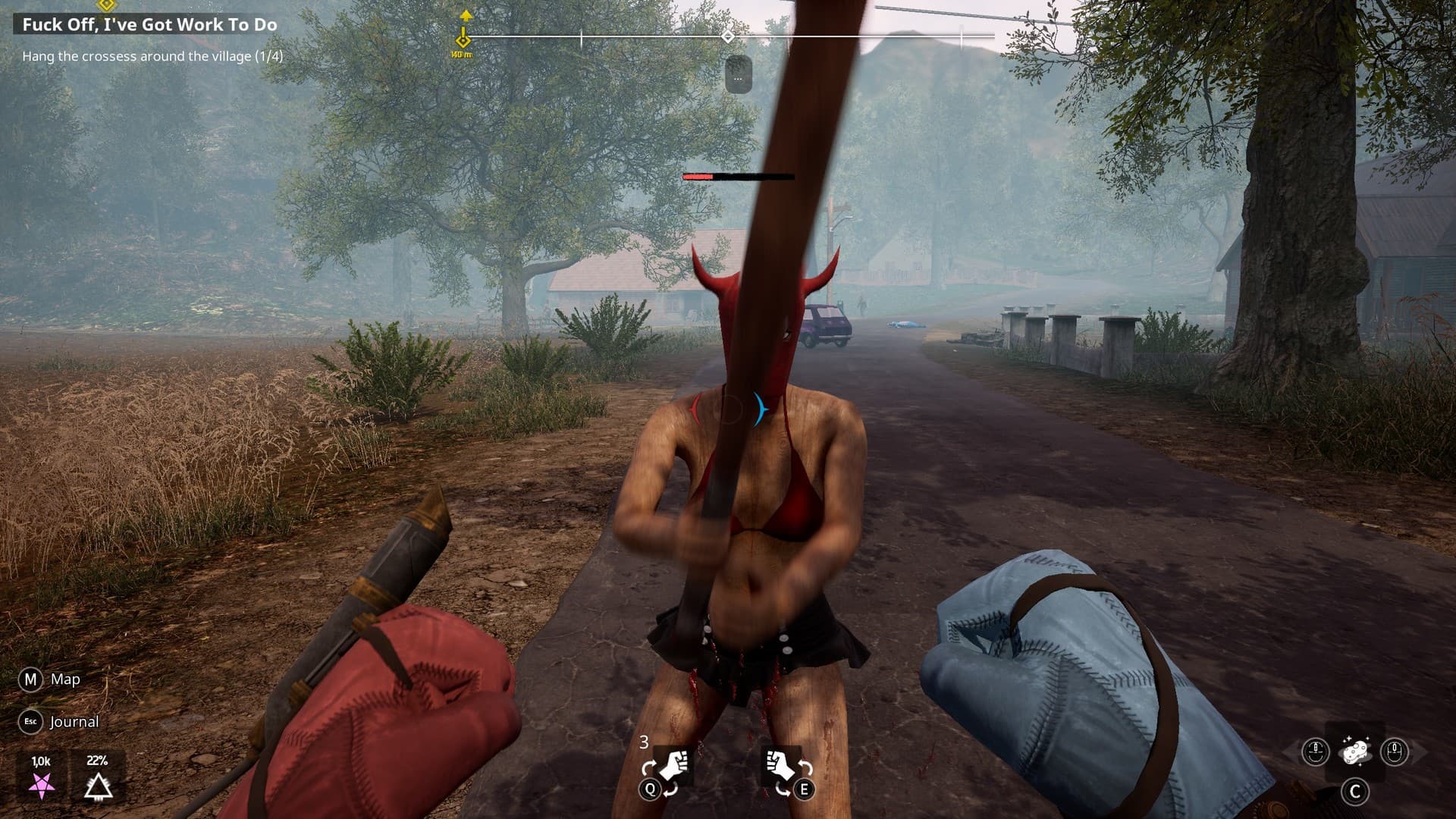Image resolution: width=1456 pixels, height=819 pixels.
Task: Click the note icon below the compass bar
Action: (x=739, y=74)
